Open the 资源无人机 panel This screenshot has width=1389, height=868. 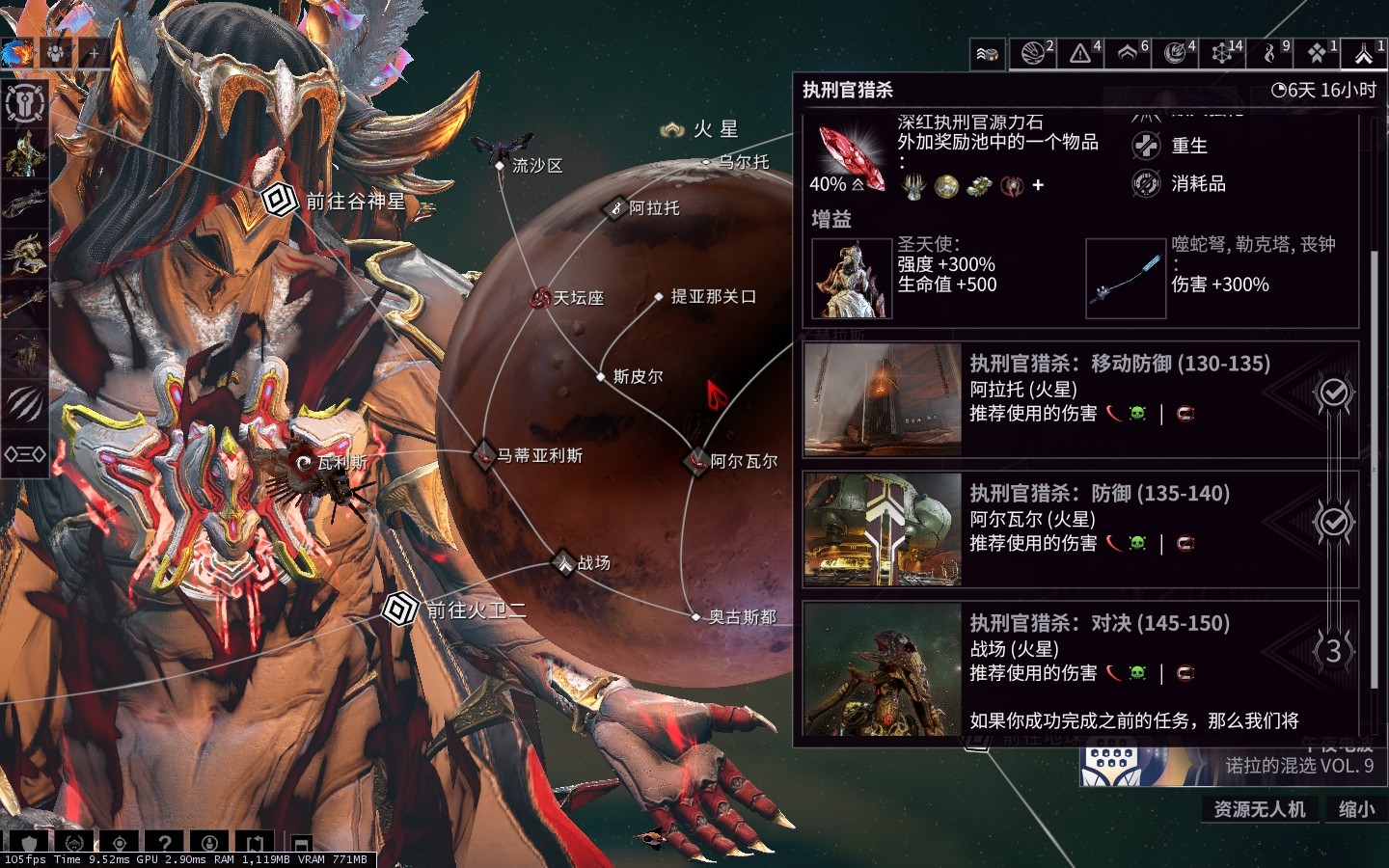tap(1259, 809)
